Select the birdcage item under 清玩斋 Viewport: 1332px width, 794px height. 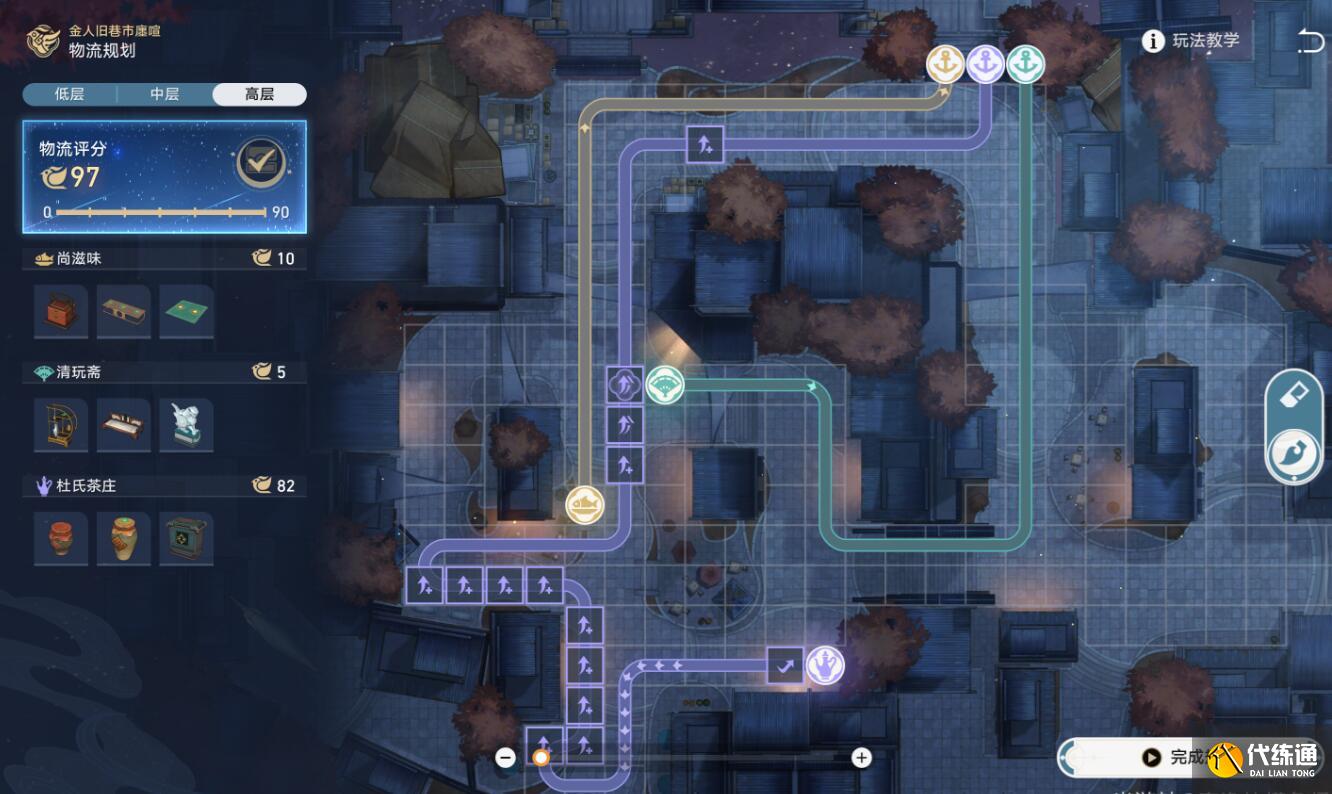(60, 425)
